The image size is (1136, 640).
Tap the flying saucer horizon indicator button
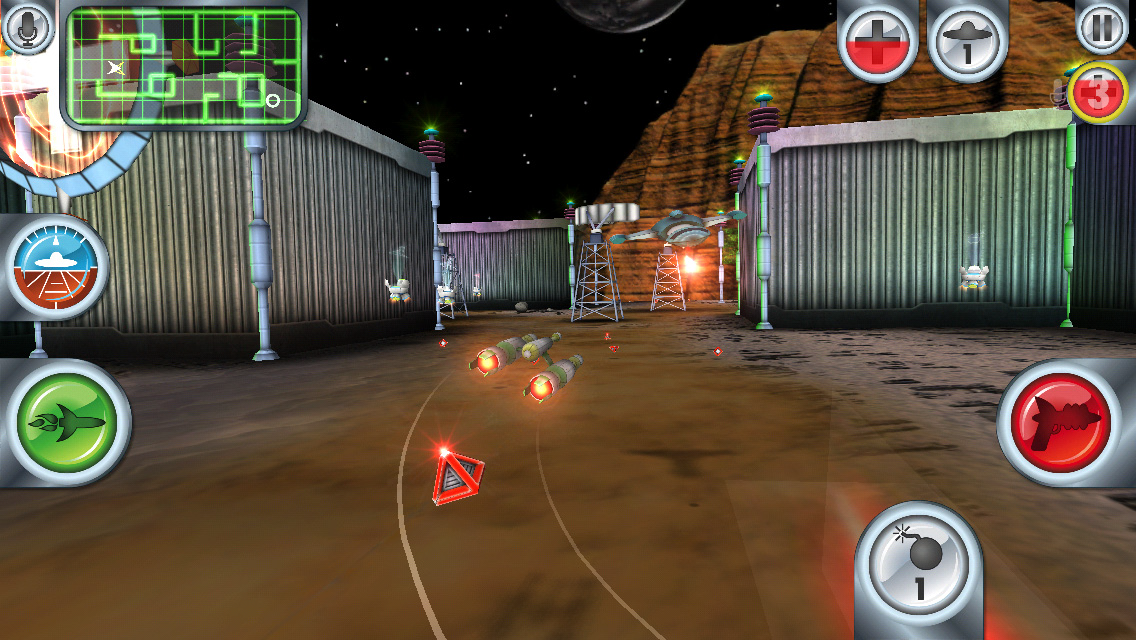click(57, 267)
